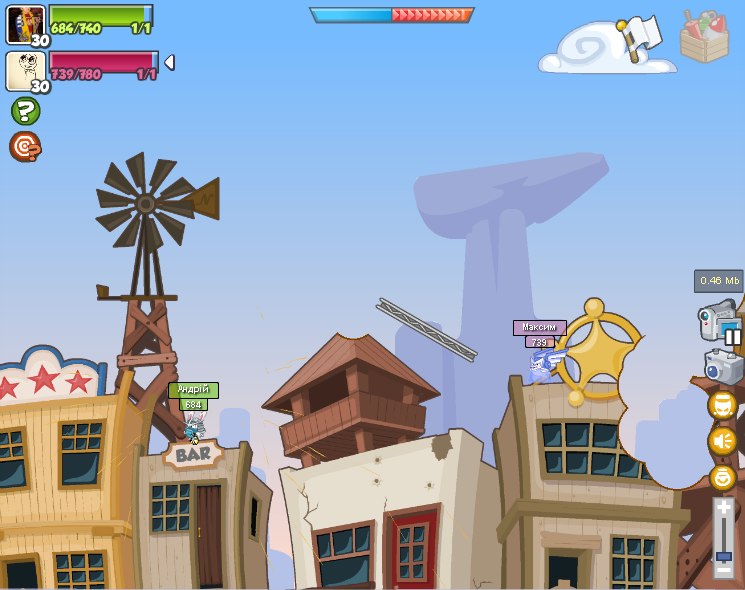Click the round smiley button above the zoom slider

[722, 477]
